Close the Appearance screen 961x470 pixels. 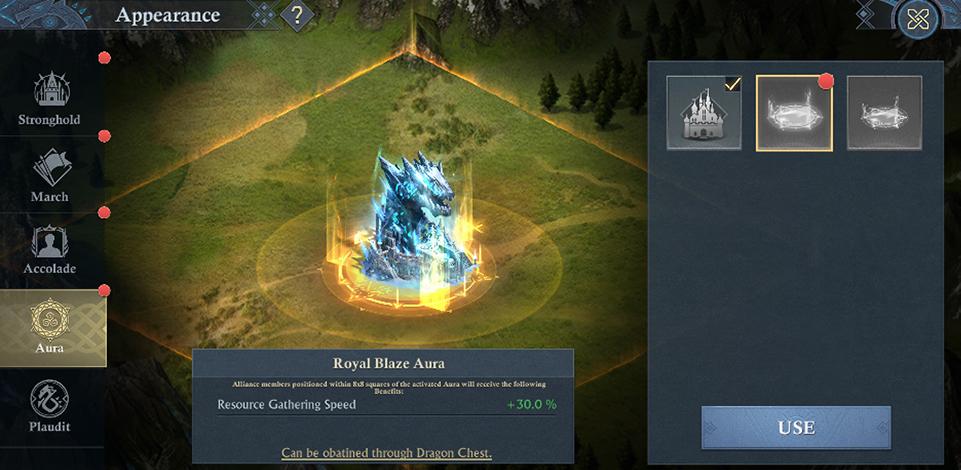[x=917, y=19]
